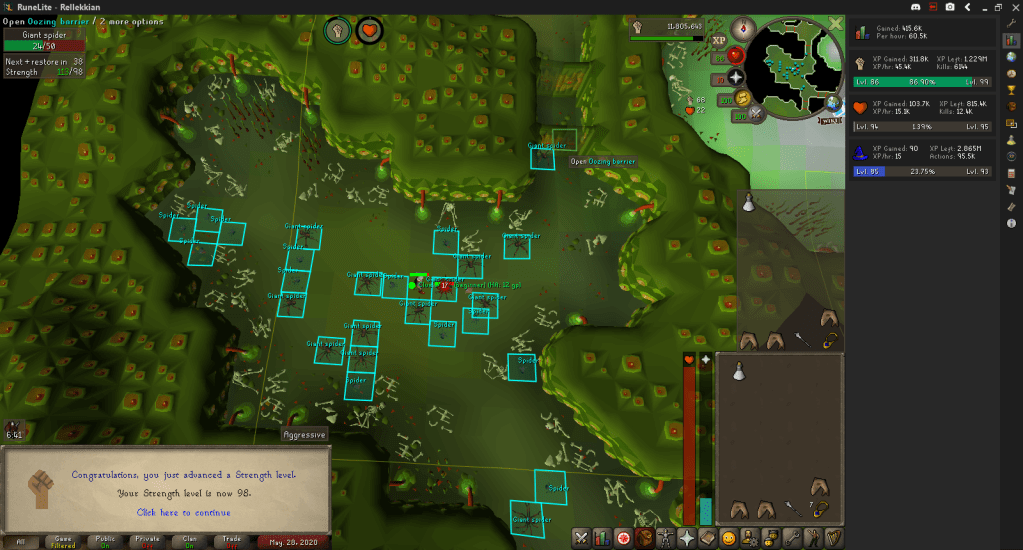
Task: Activate the quick-prayers orb
Action: 737,76
